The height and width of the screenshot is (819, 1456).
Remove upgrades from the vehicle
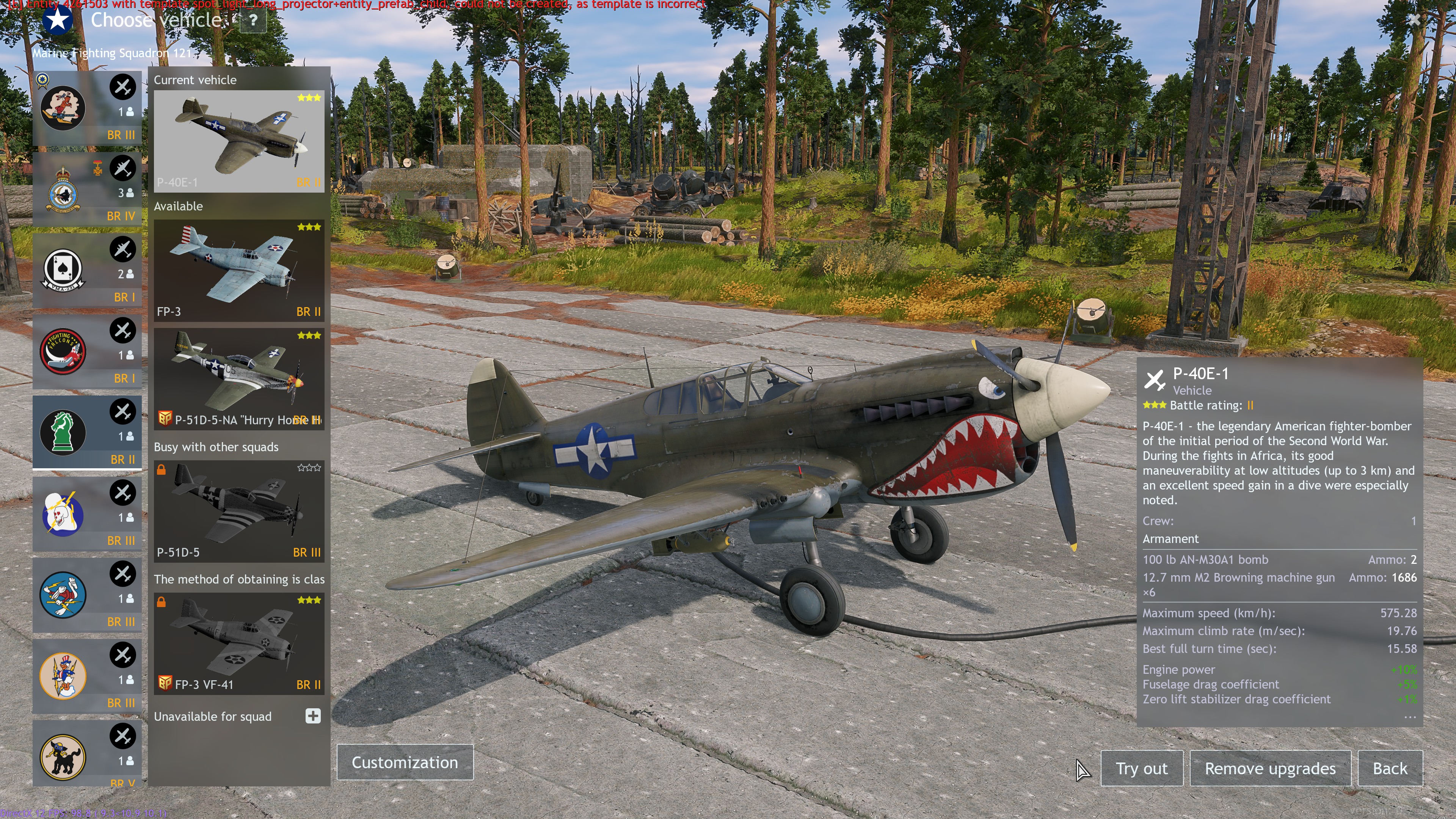[1269, 769]
